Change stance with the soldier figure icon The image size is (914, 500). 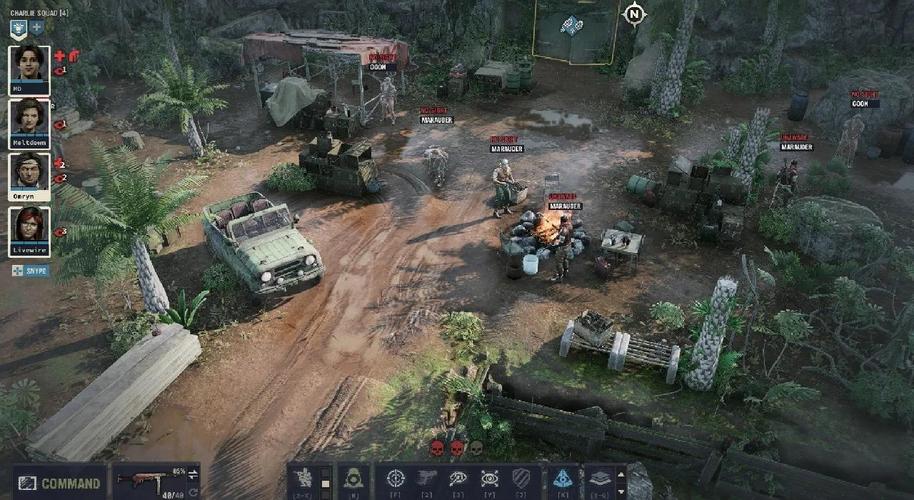304,479
